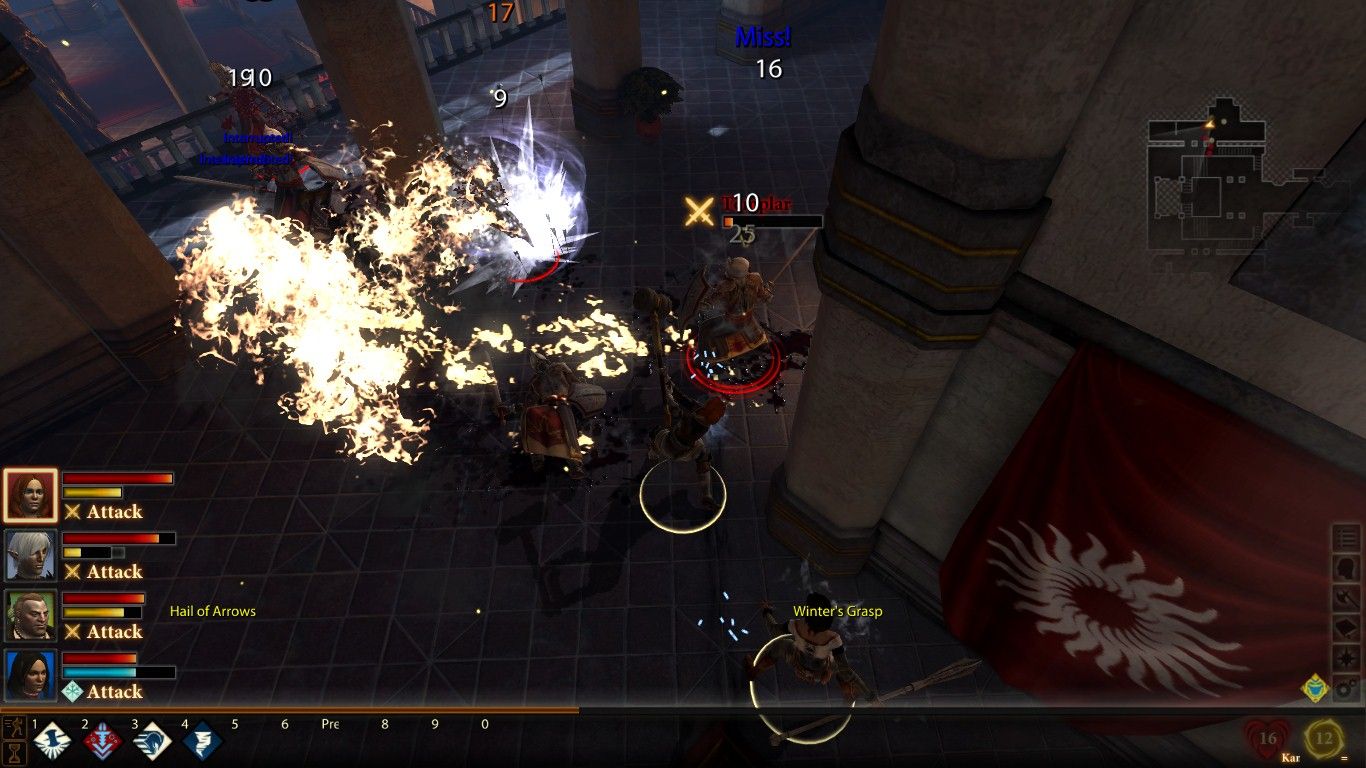Open the book-shaped abilities menu

click(1348, 628)
